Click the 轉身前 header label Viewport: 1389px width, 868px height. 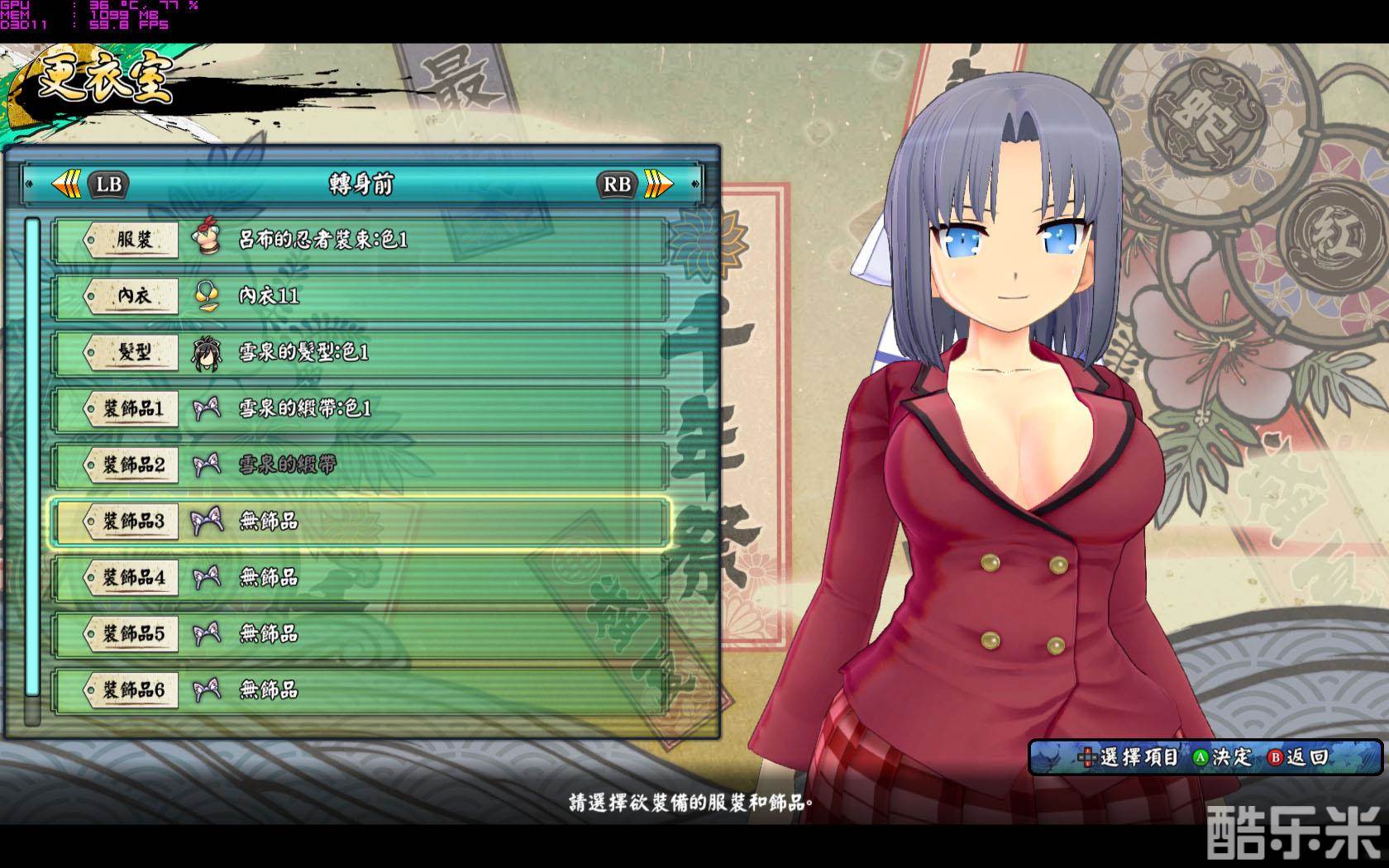coord(361,184)
